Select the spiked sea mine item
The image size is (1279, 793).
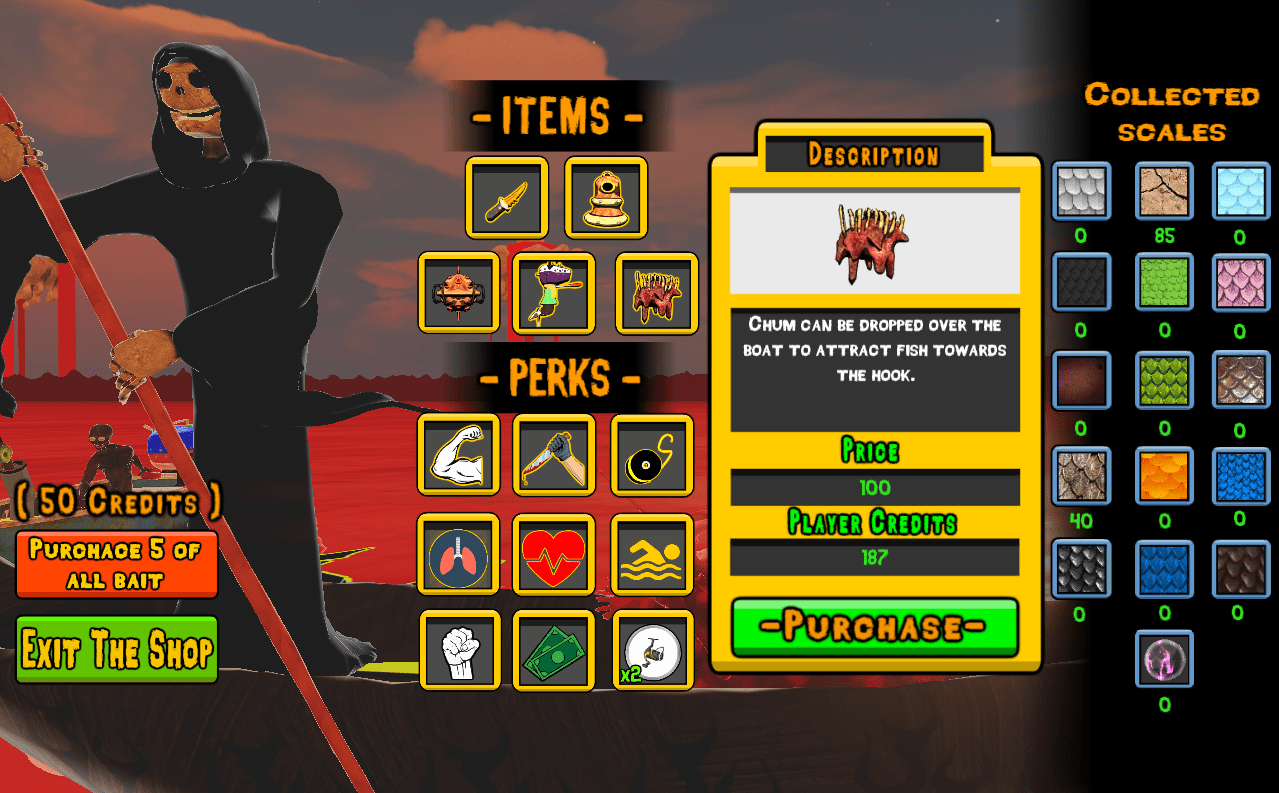coord(459,293)
